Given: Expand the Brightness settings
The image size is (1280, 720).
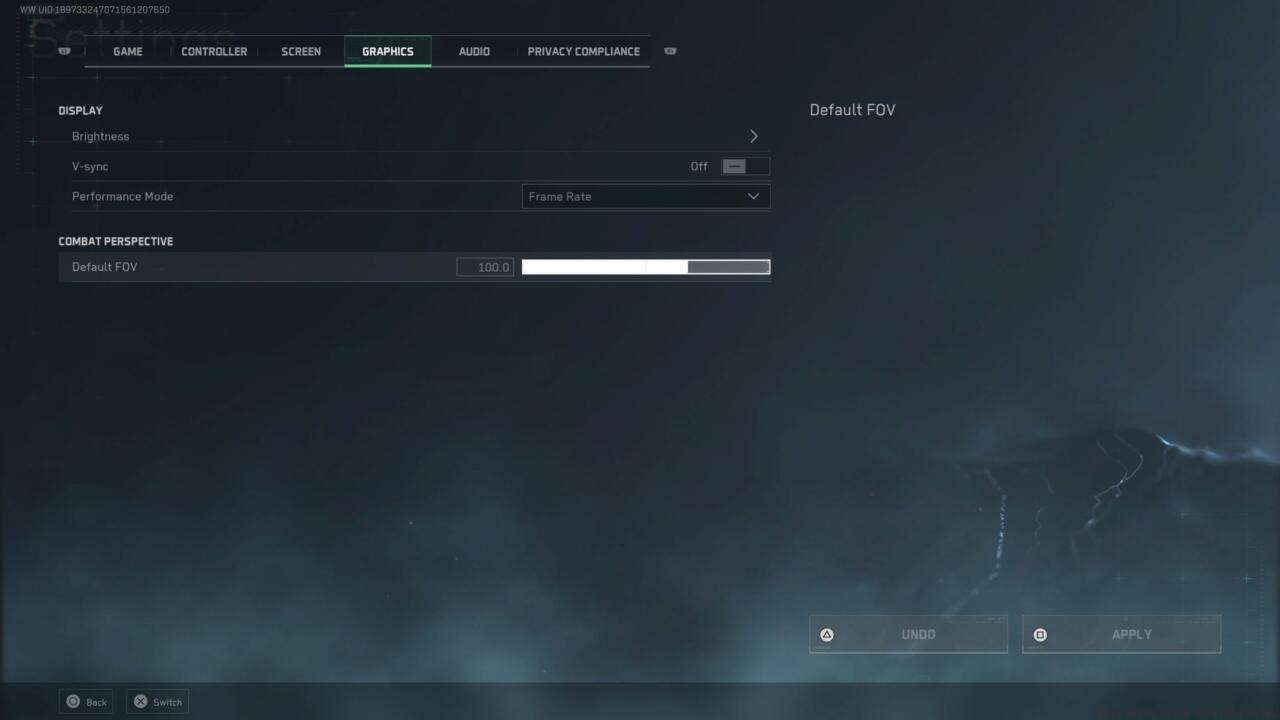Looking at the screenshot, I should 754,136.
